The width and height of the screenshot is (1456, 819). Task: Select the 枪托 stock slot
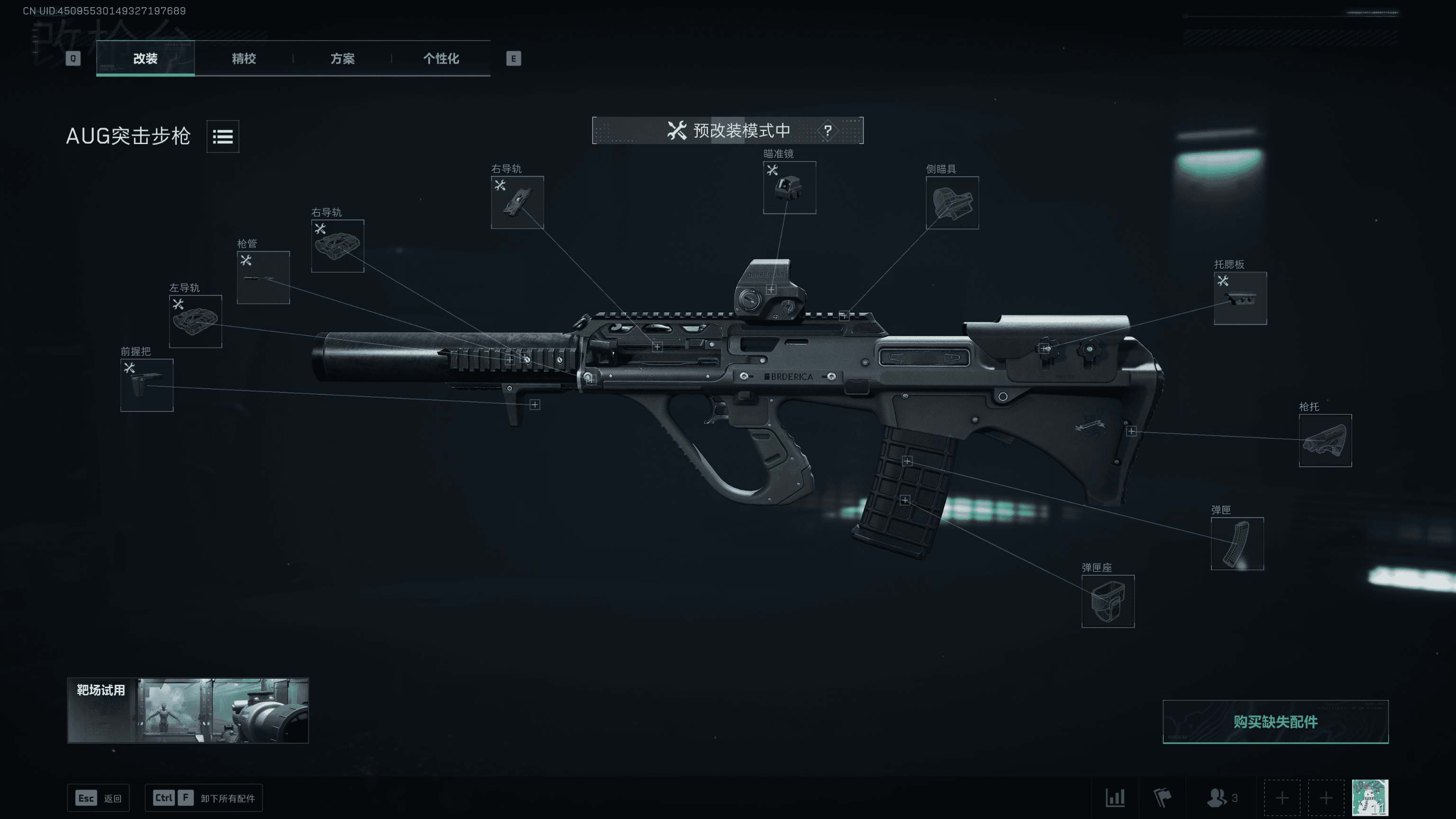(1325, 441)
